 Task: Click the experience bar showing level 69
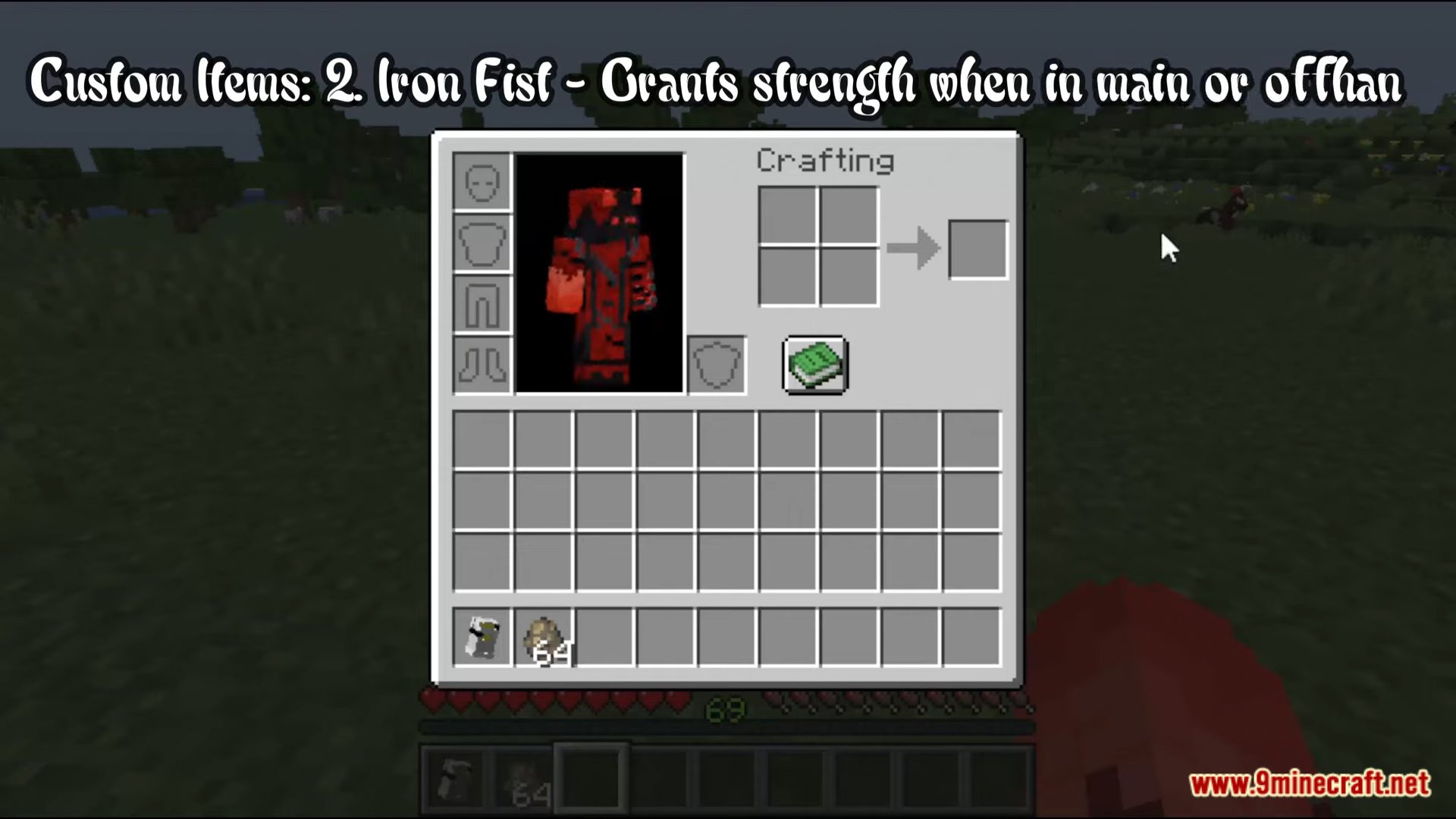[x=726, y=709]
